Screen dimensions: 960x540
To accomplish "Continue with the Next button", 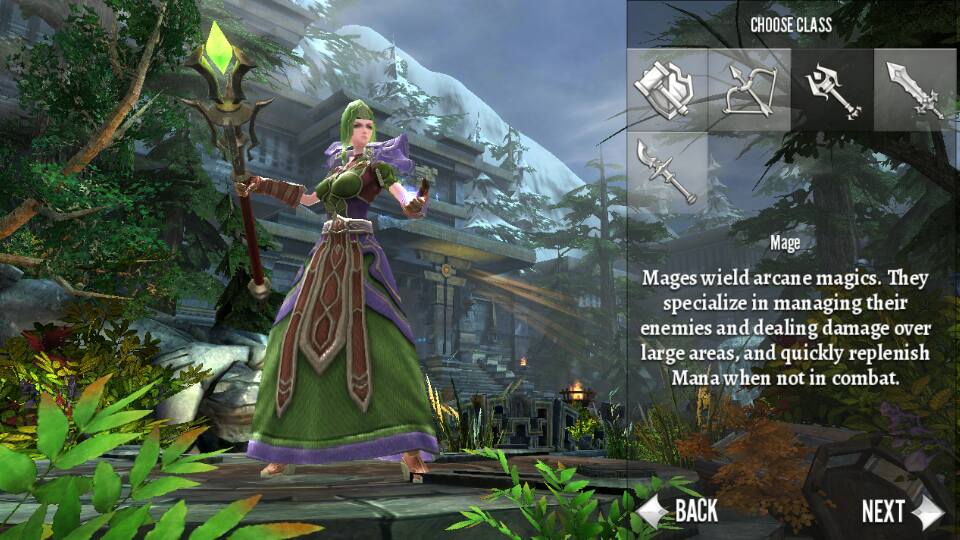I will pyautogui.click(x=900, y=511).
